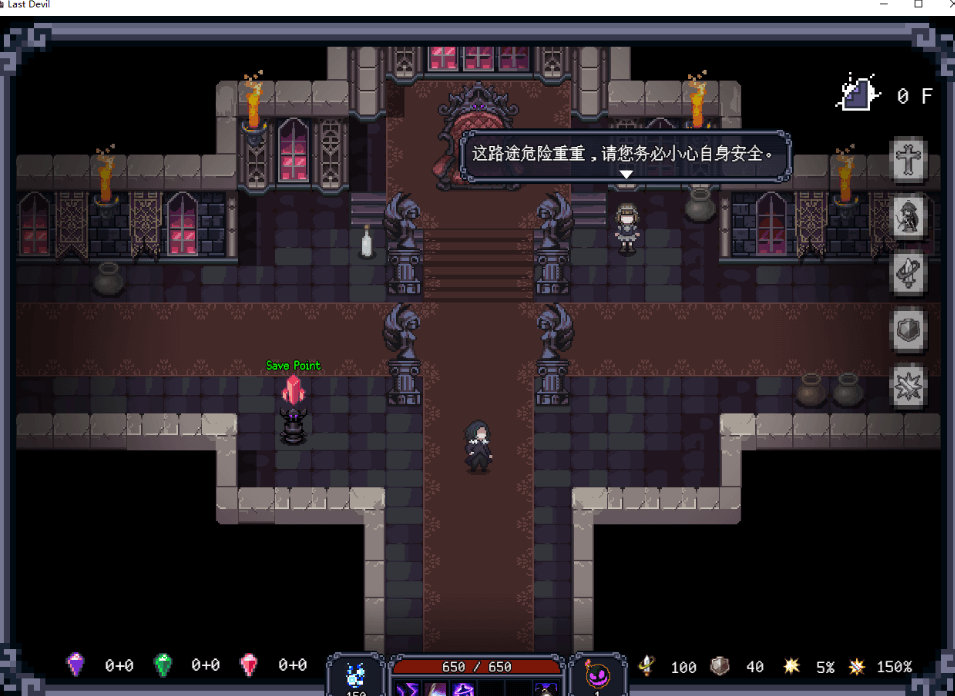Viewport: 955px width, 696px height.
Task: Advance the maid's dialogue speech bubble
Action: pos(625,157)
